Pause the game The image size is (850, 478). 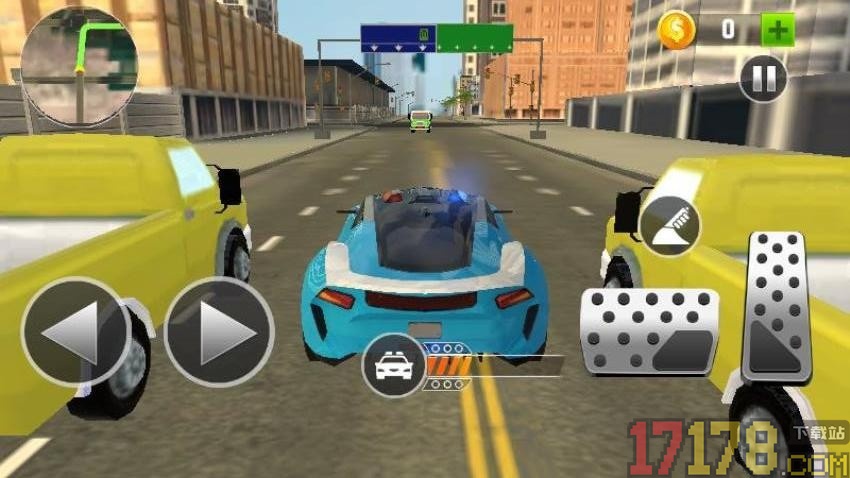tap(762, 78)
